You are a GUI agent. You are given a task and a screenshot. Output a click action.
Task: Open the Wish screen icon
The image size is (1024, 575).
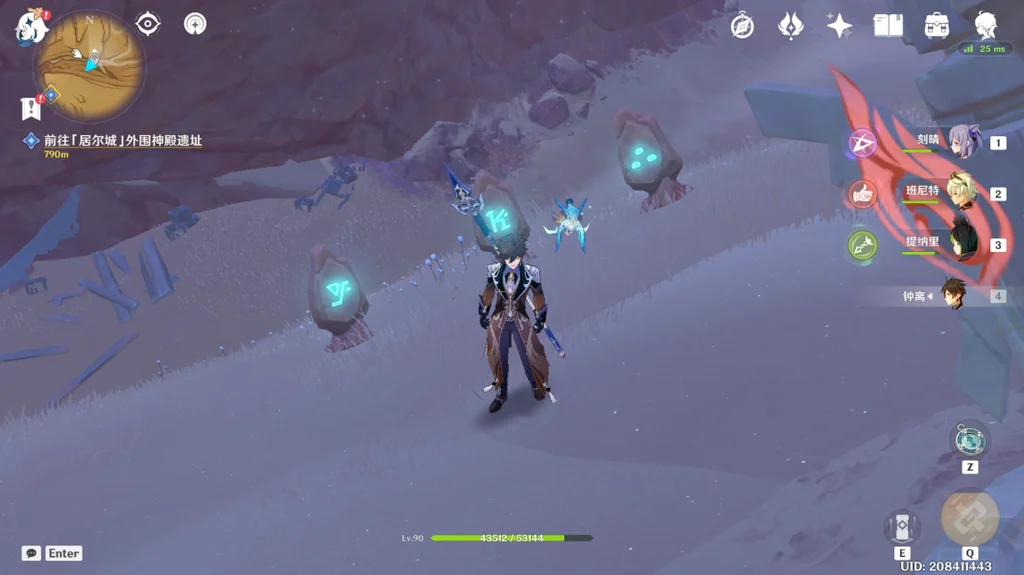791,26
